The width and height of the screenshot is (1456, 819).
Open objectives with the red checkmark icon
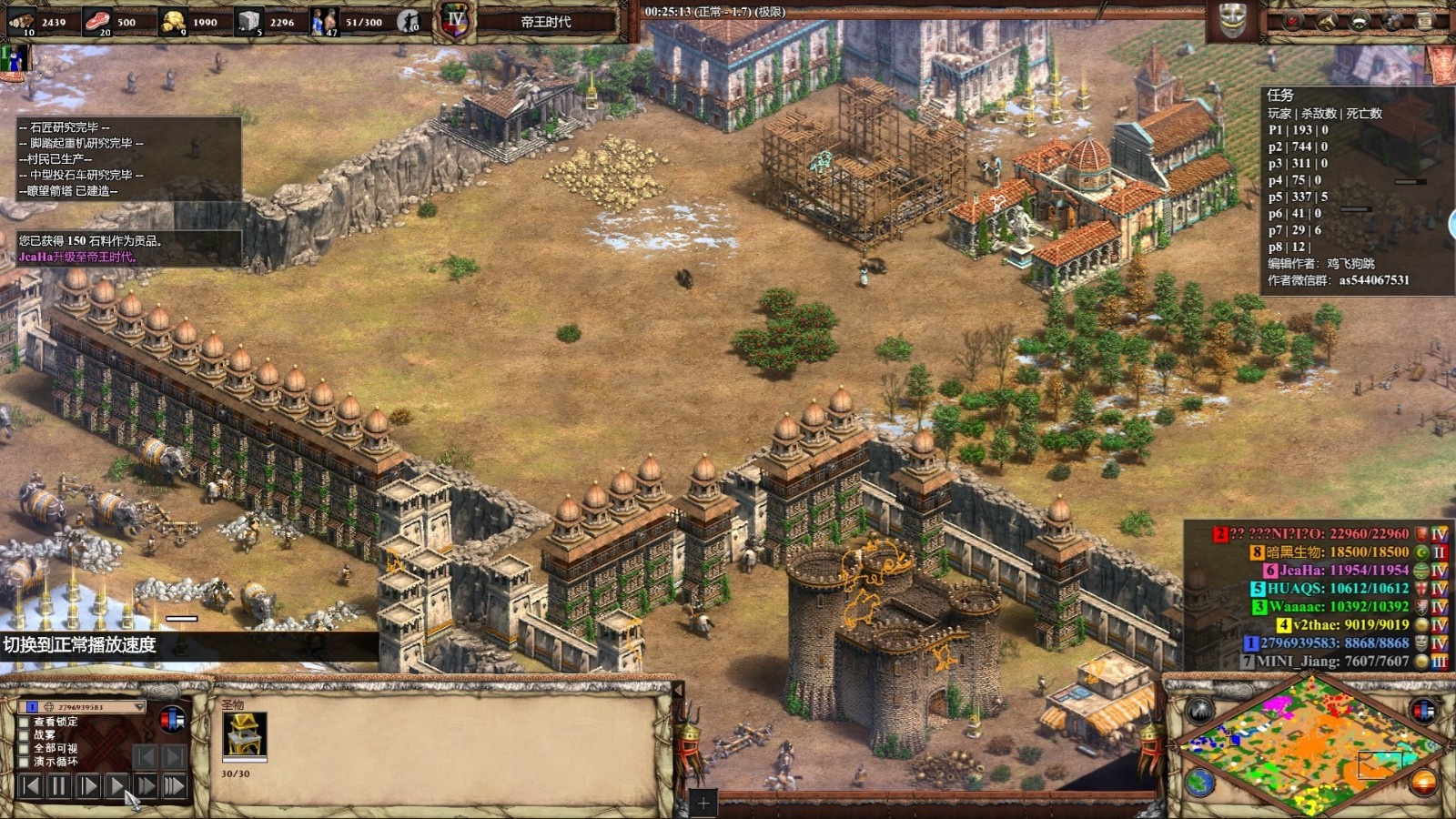[x=1293, y=21]
